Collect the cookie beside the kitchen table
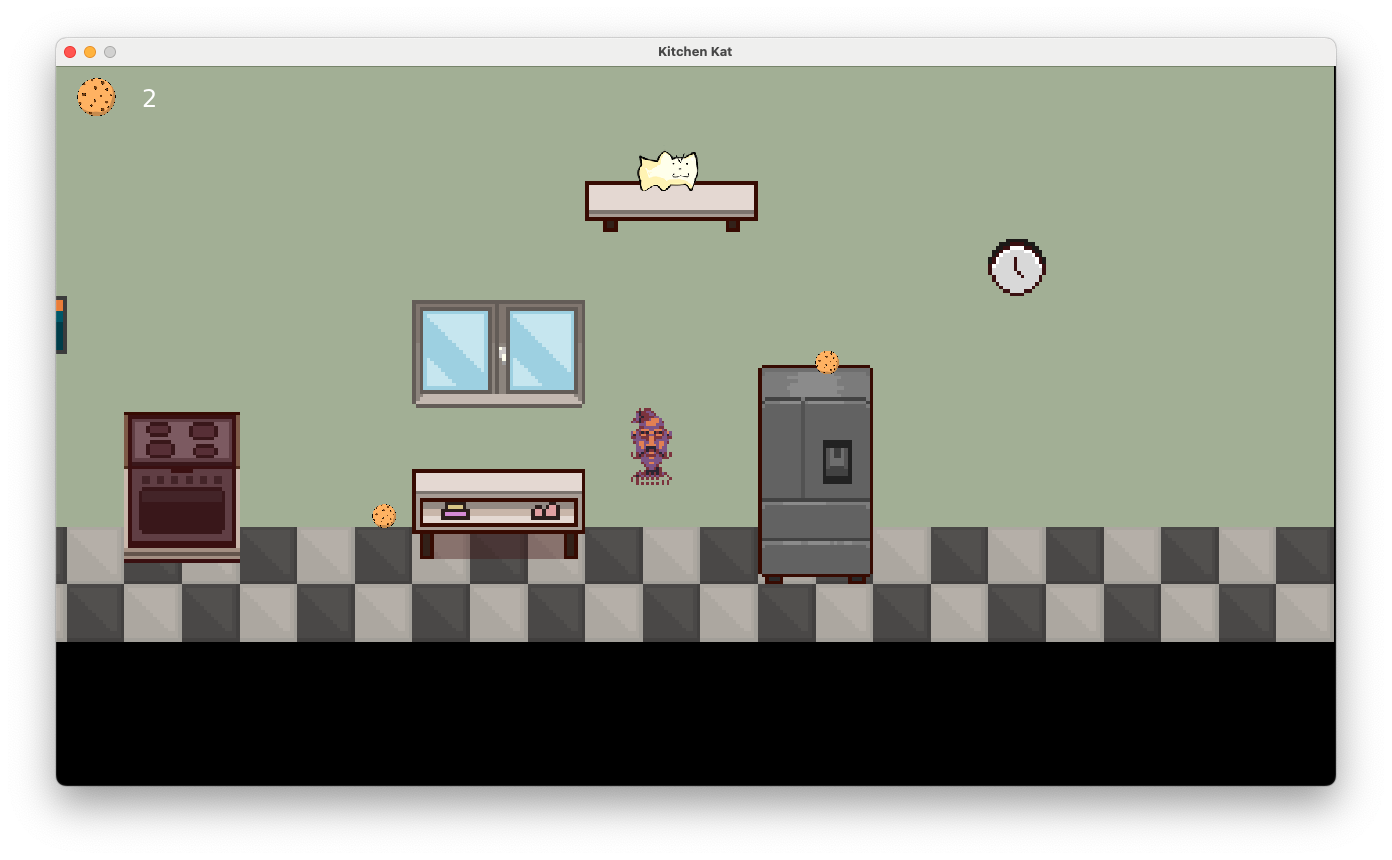Image resolution: width=1392 pixels, height=860 pixels. click(385, 515)
